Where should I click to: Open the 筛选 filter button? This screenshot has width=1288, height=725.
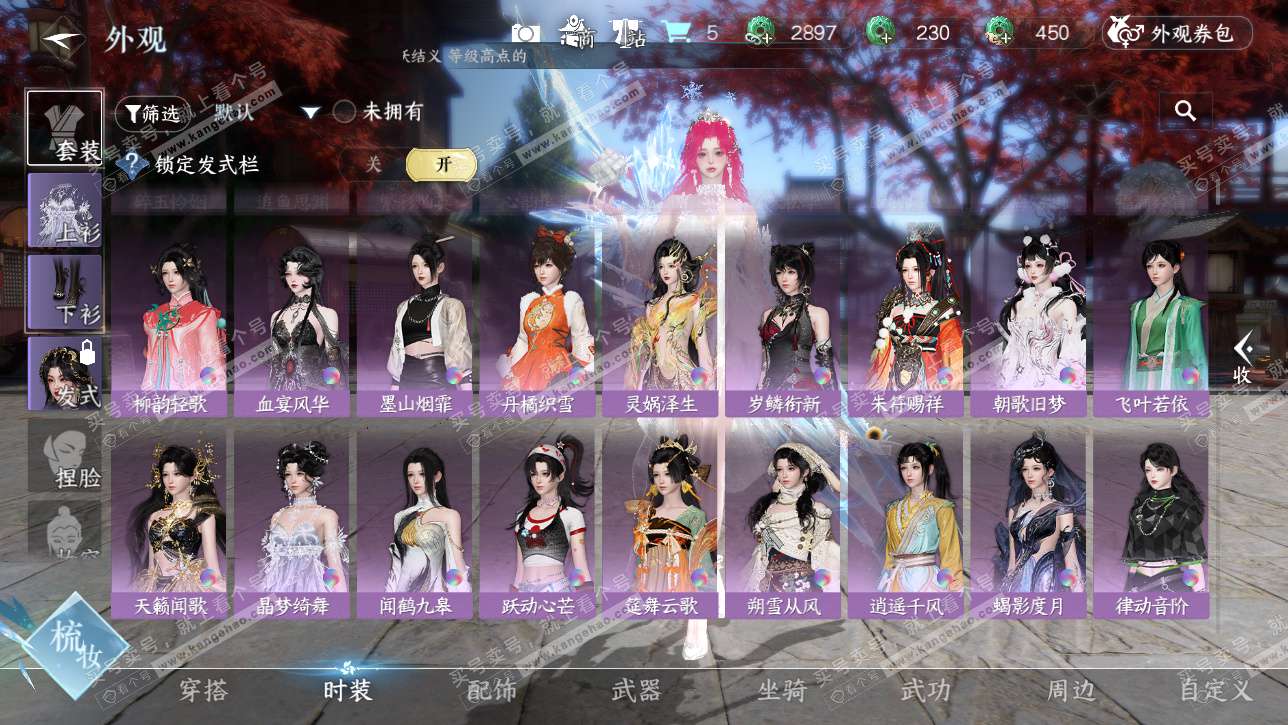[152, 113]
